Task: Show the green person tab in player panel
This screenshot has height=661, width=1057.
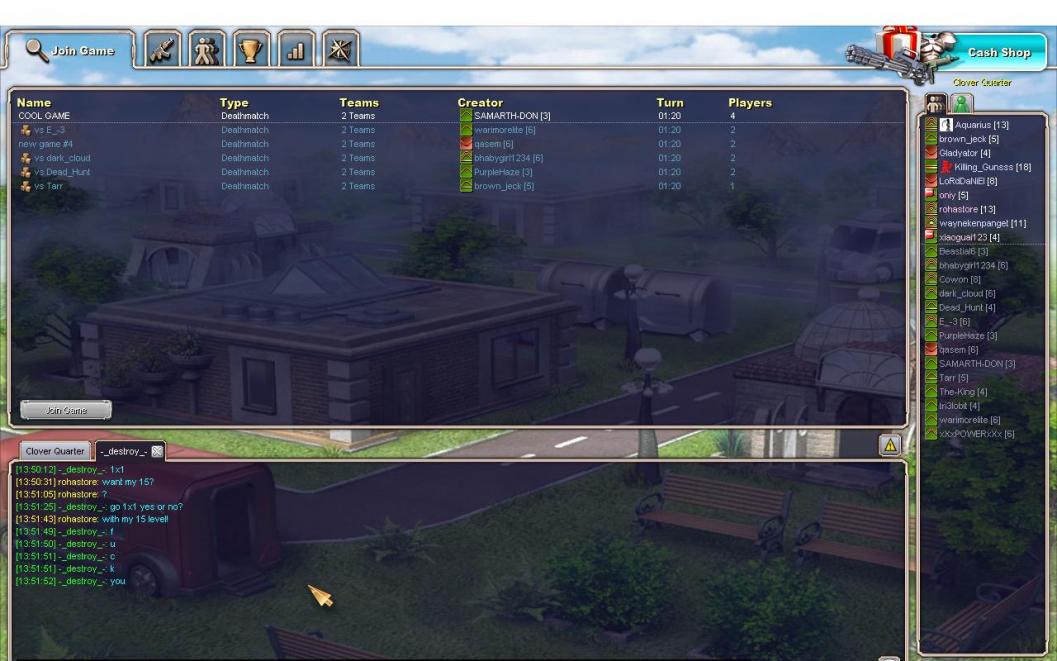Action: point(961,103)
